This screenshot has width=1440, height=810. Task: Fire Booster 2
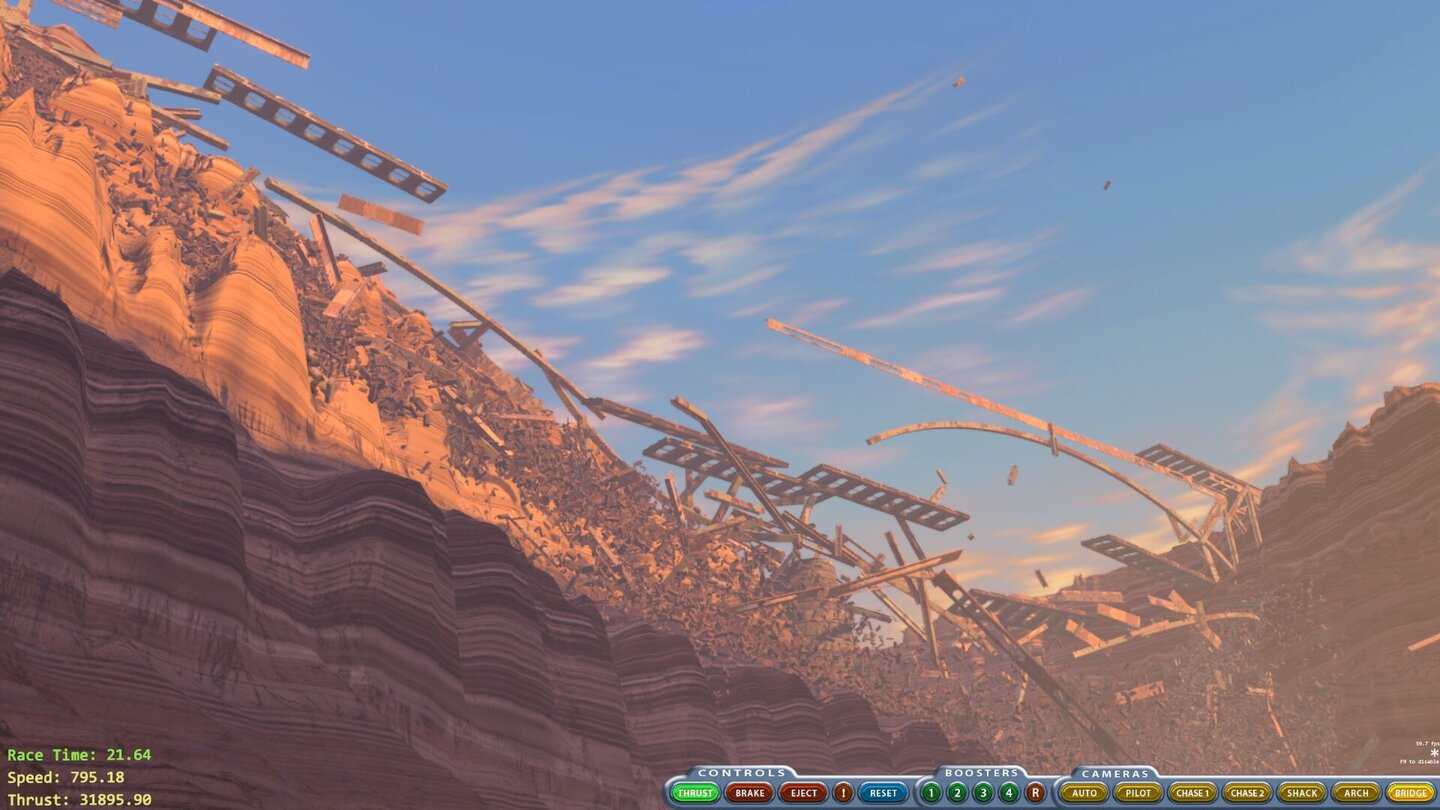pyautogui.click(x=957, y=793)
